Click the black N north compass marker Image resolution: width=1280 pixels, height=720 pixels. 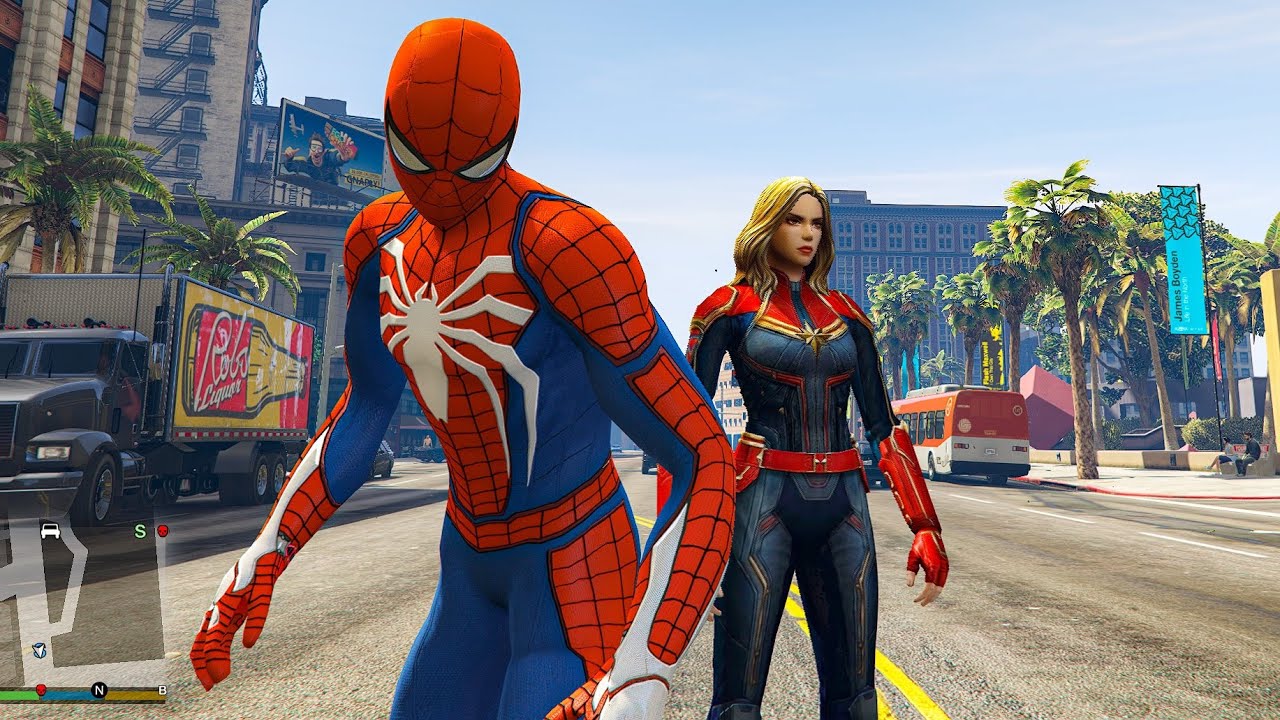point(99,690)
